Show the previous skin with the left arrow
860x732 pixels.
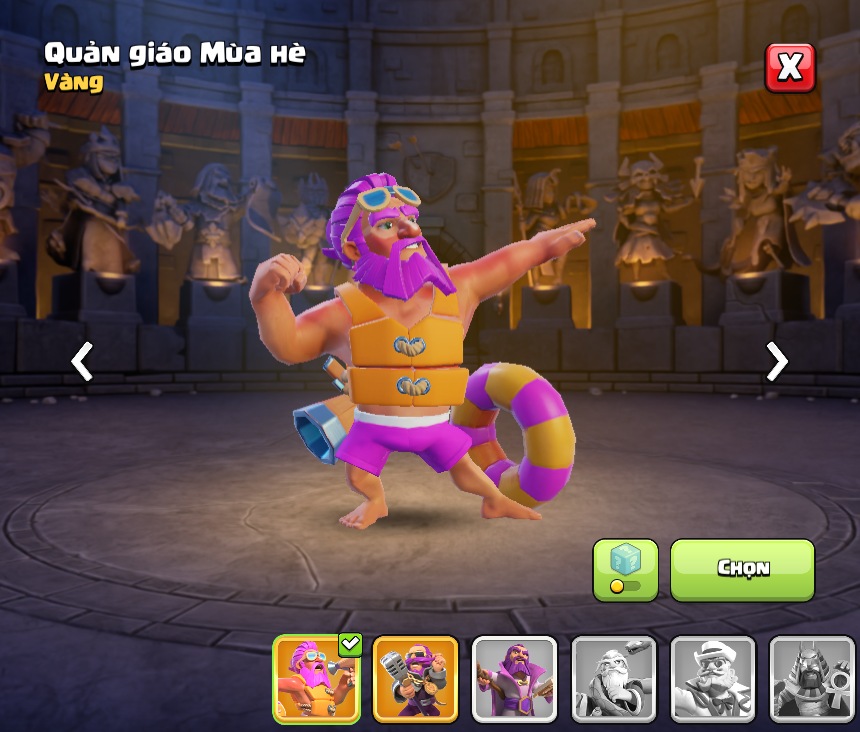click(82, 361)
